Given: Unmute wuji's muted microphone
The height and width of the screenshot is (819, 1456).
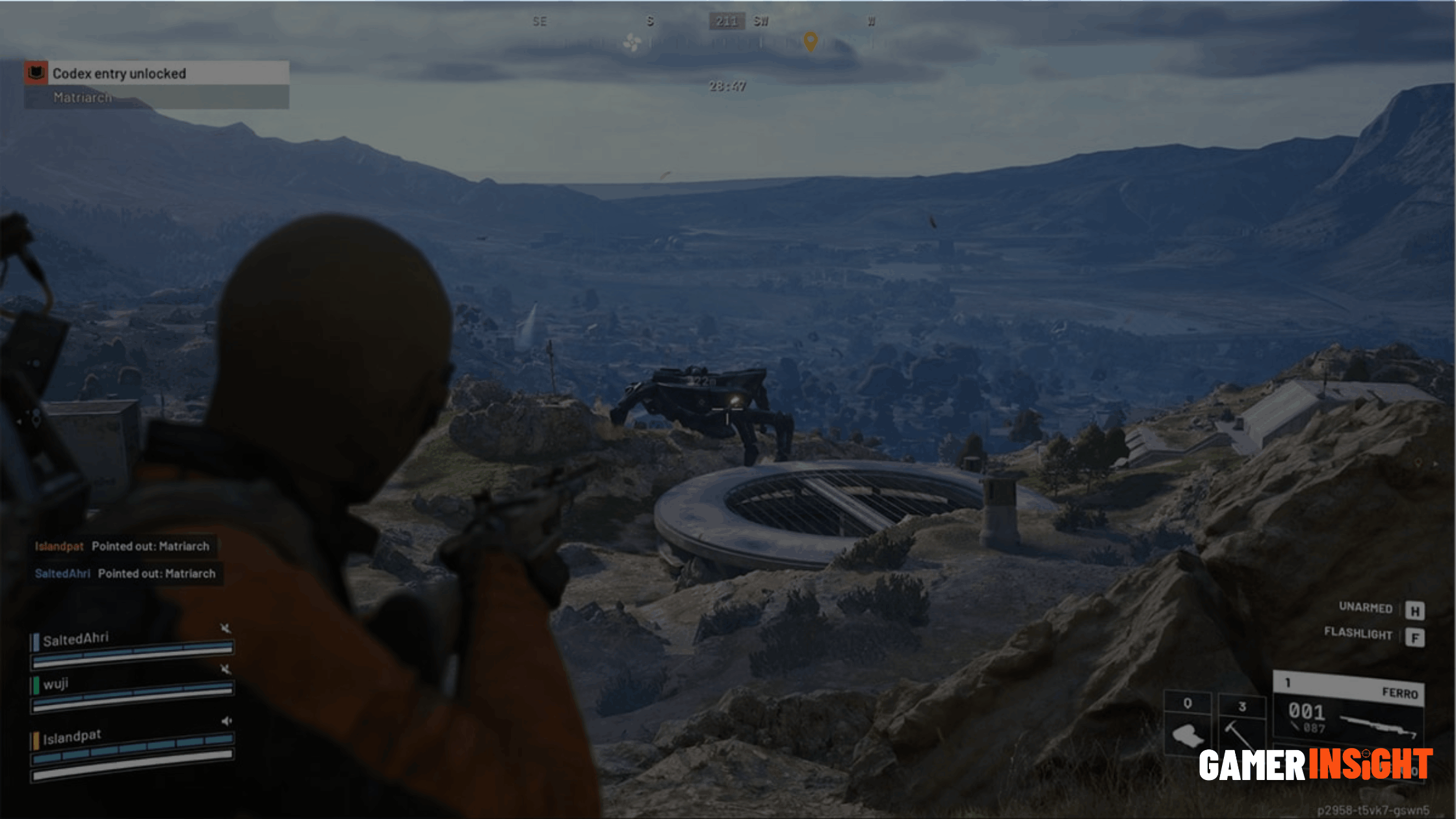Looking at the screenshot, I should click(x=226, y=669).
